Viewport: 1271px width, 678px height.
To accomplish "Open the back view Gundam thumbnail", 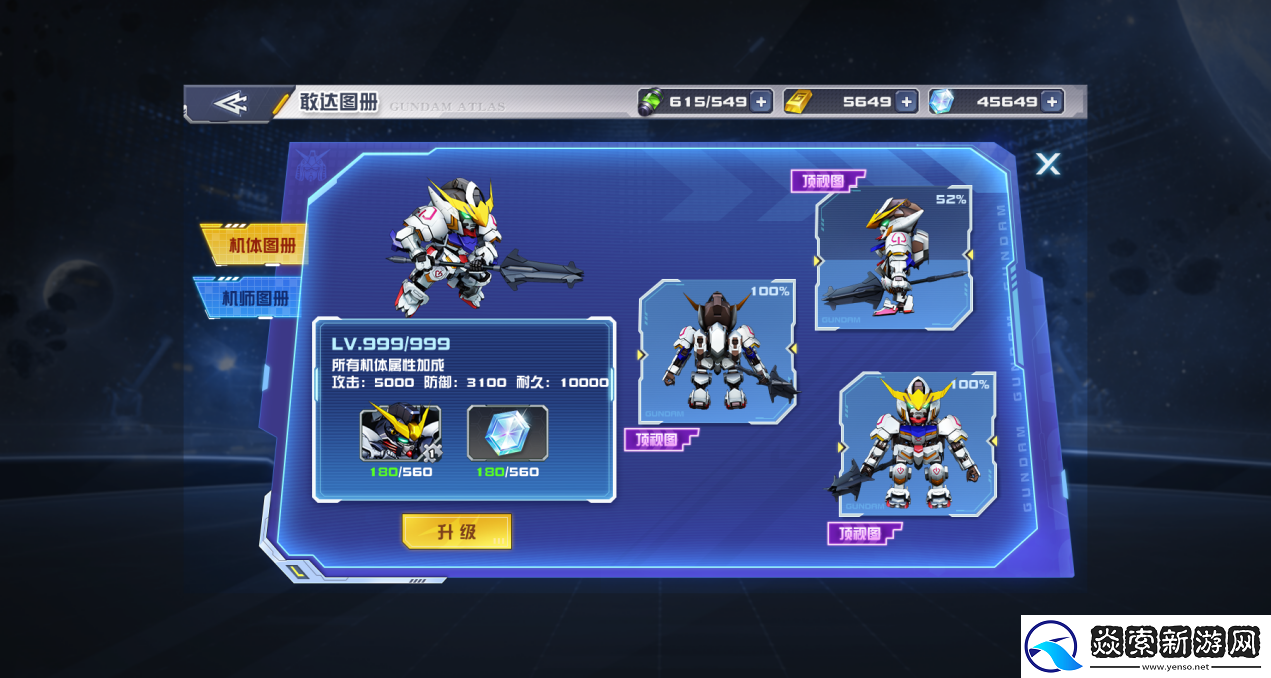I will pos(718,352).
